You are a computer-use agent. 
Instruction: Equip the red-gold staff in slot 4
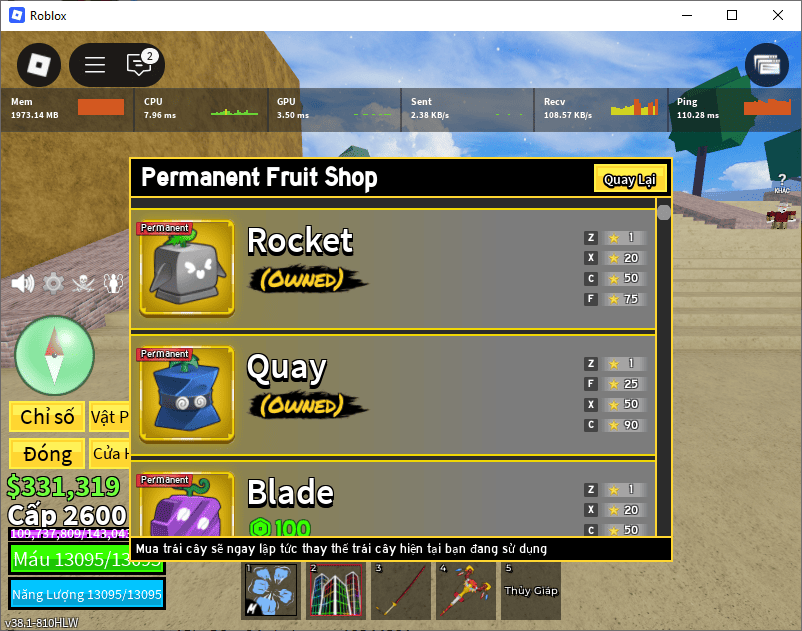click(x=465, y=591)
